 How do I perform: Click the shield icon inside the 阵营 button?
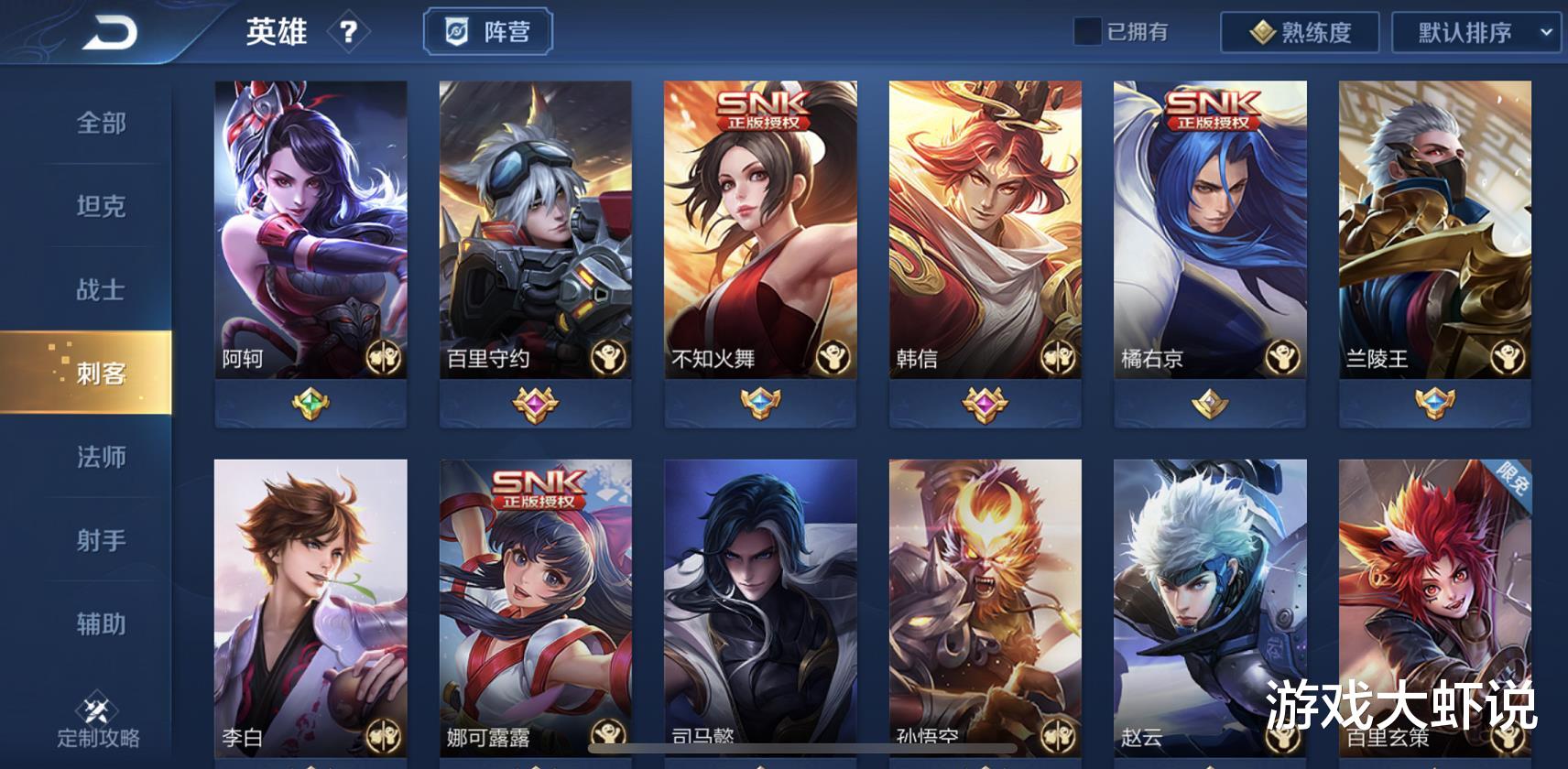[x=459, y=31]
